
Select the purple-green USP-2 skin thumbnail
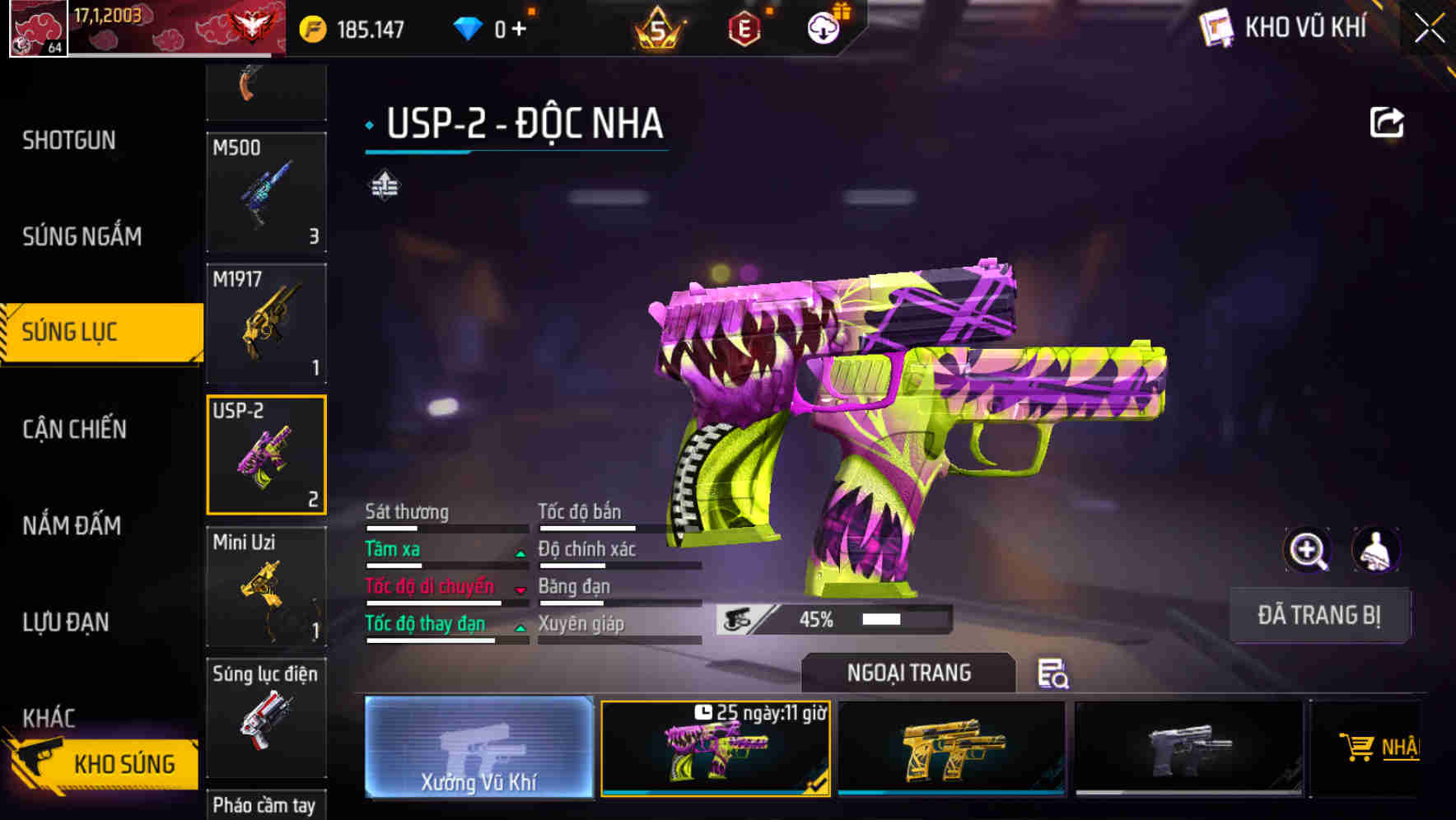click(715, 749)
